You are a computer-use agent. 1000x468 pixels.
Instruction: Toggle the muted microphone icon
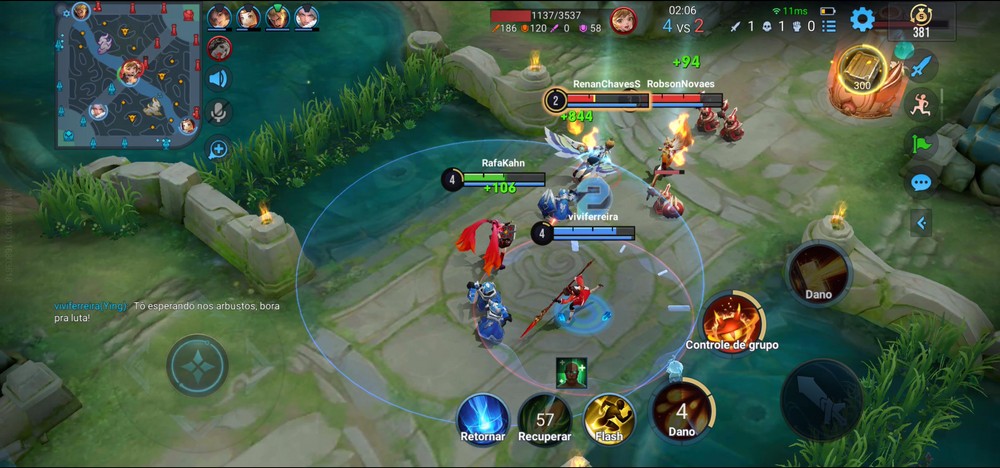click(x=218, y=112)
